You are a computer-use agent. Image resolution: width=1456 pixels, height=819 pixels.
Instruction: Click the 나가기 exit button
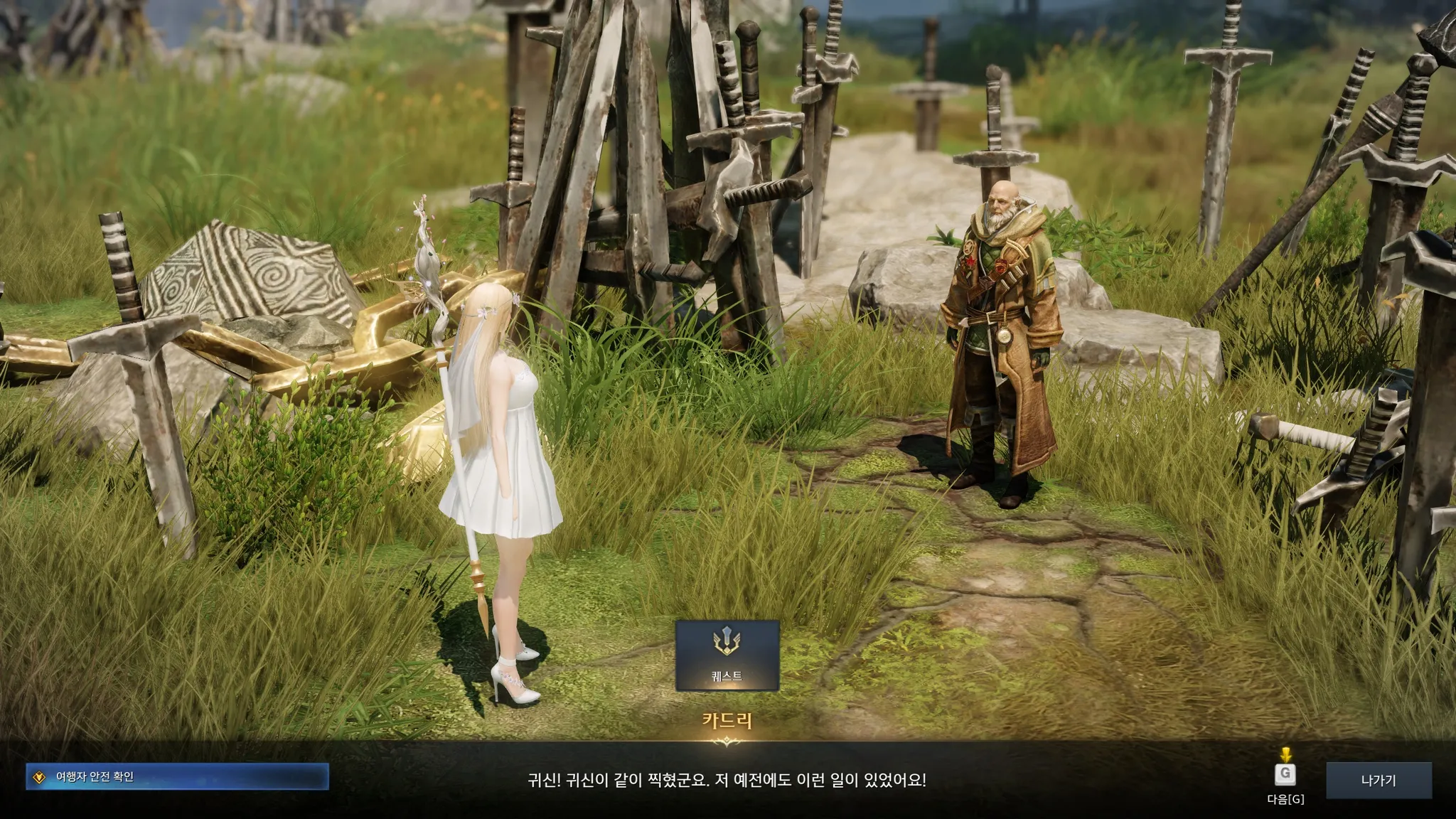pos(1378,780)
